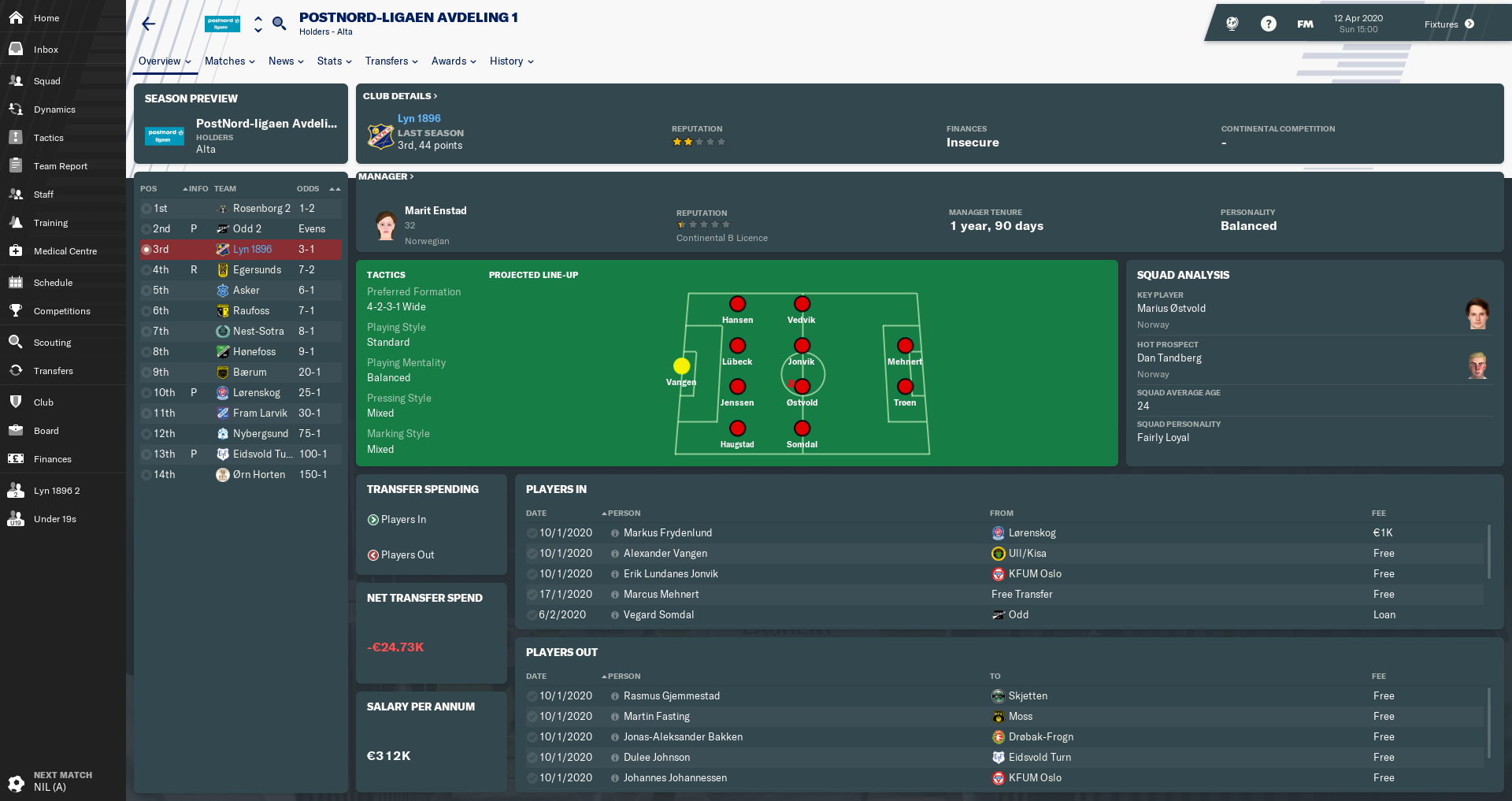Open the Medical Centre page
Image resolution: width=1512 pixels, height=801 pixels.
(x=65, y=251)
